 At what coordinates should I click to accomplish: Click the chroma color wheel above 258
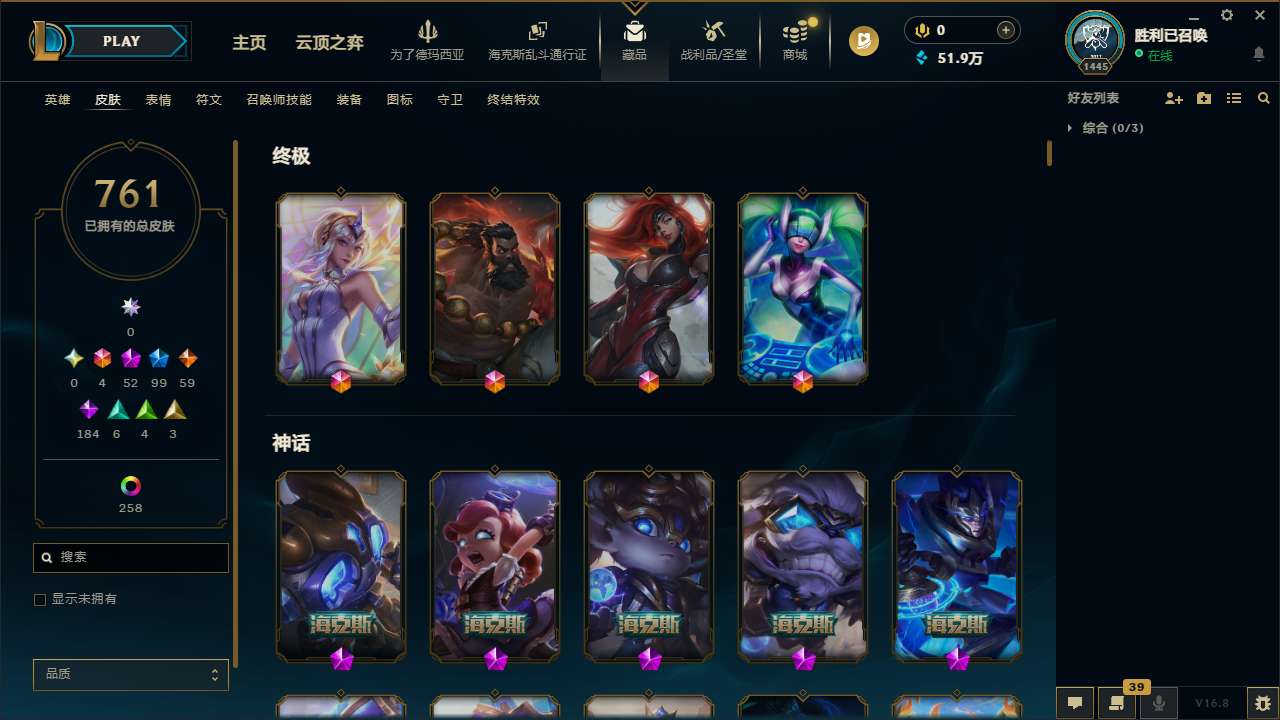[x=129, y=487]
